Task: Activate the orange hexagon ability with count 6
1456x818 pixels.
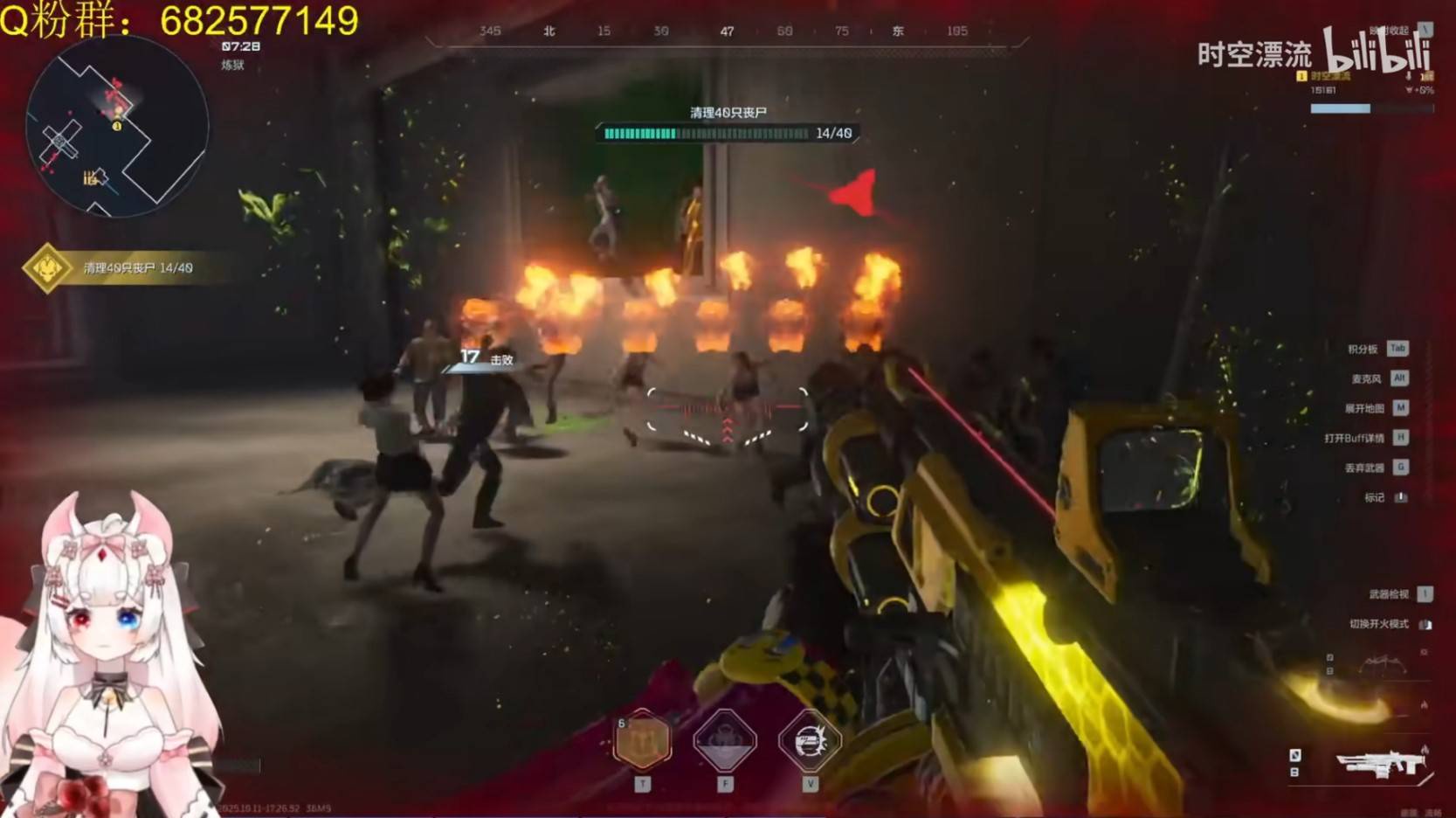Action: coord(643,741)
